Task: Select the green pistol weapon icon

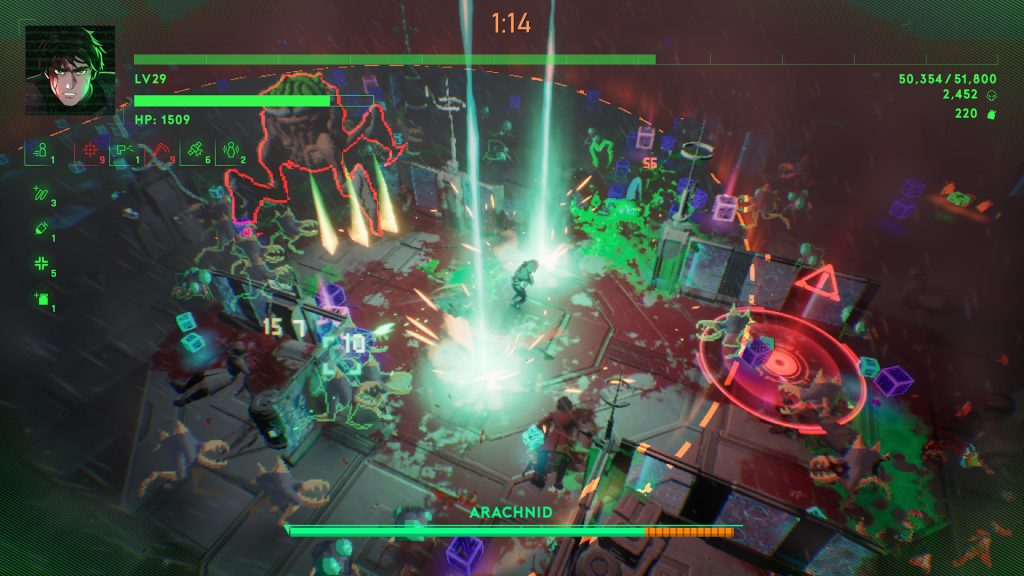Action: tap(125, 151)
